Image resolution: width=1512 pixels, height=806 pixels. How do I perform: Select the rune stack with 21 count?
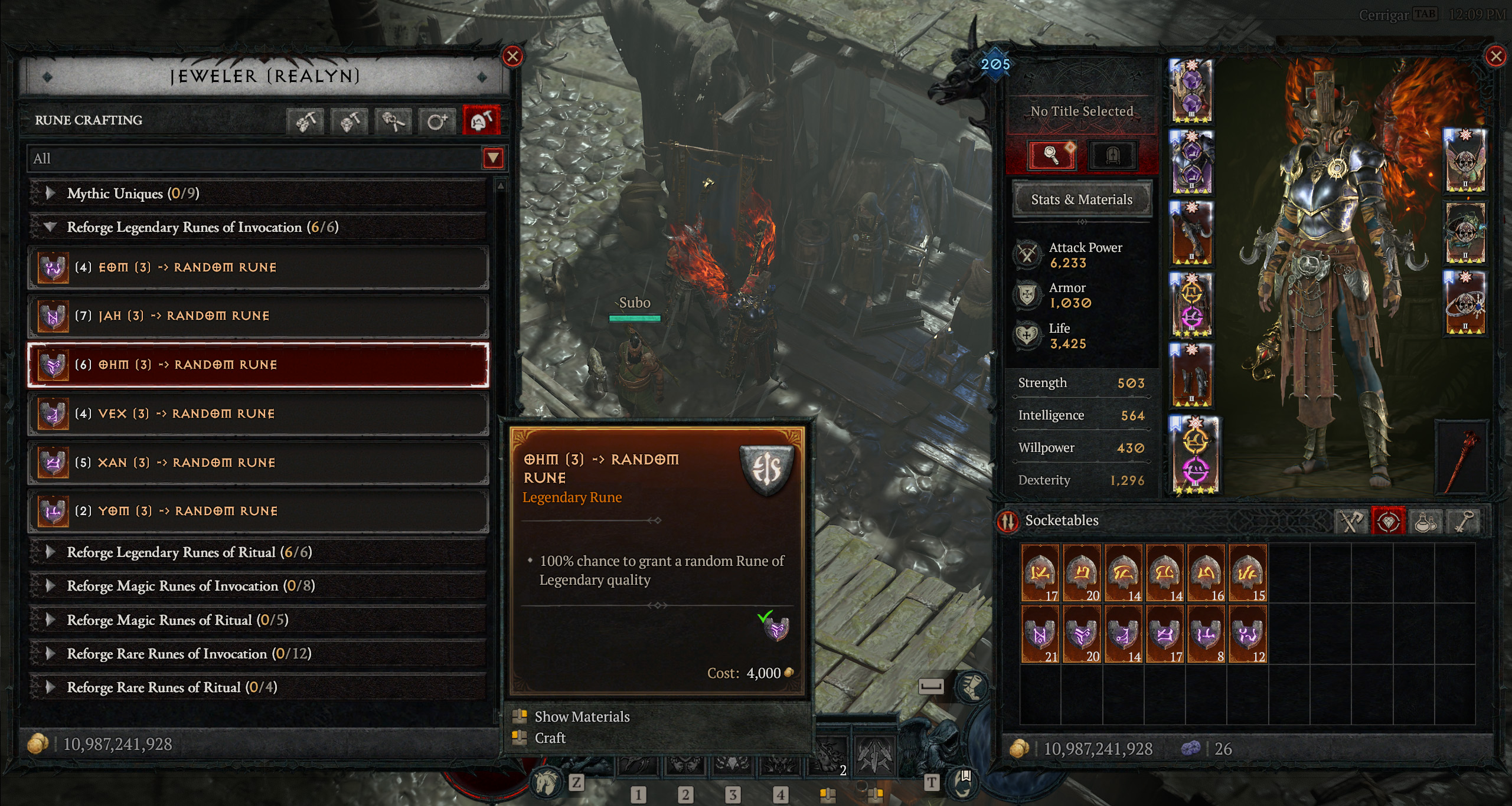coord(1040,634)
